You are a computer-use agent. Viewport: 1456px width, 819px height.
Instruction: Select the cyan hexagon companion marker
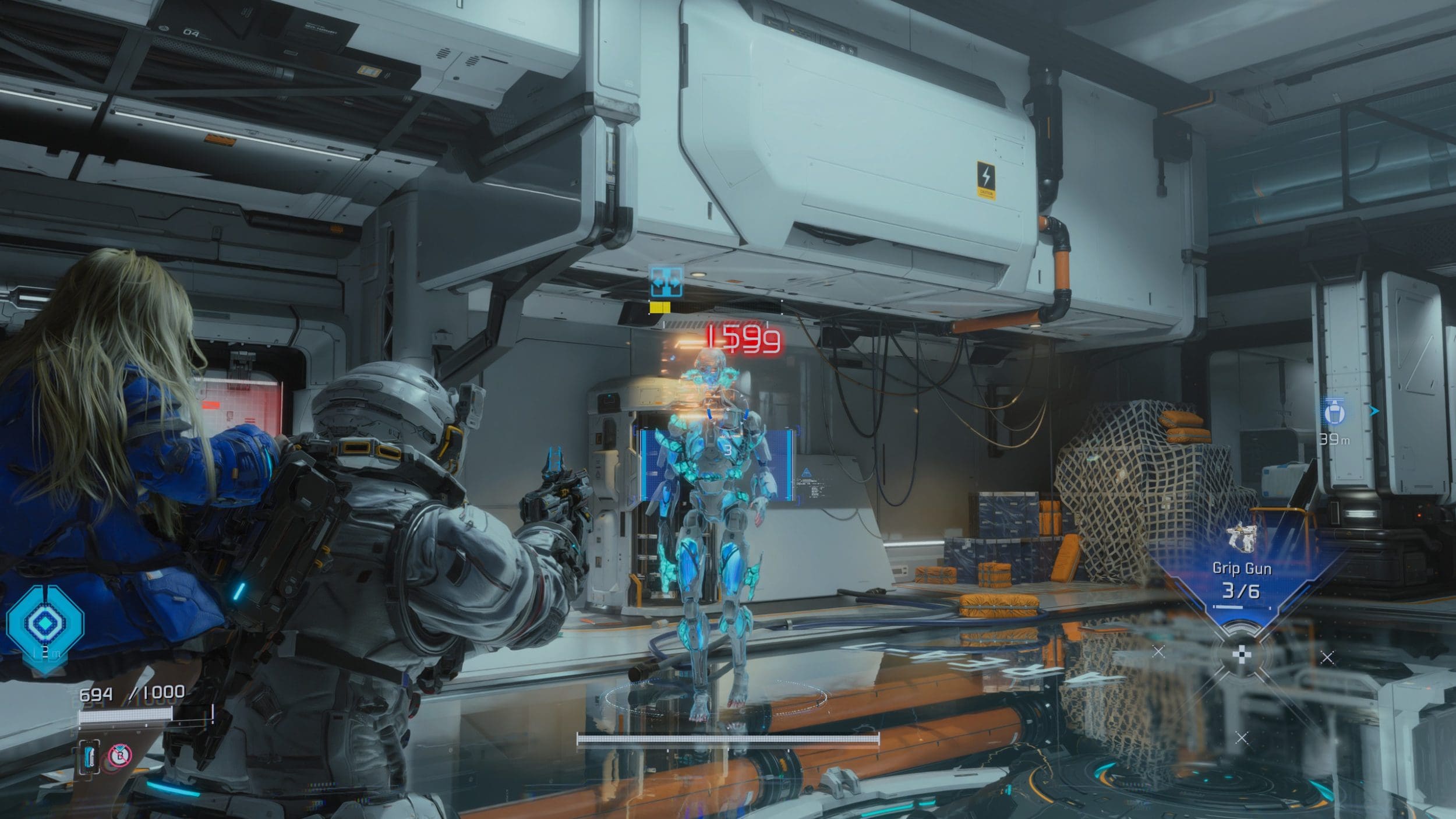(44, 623)
